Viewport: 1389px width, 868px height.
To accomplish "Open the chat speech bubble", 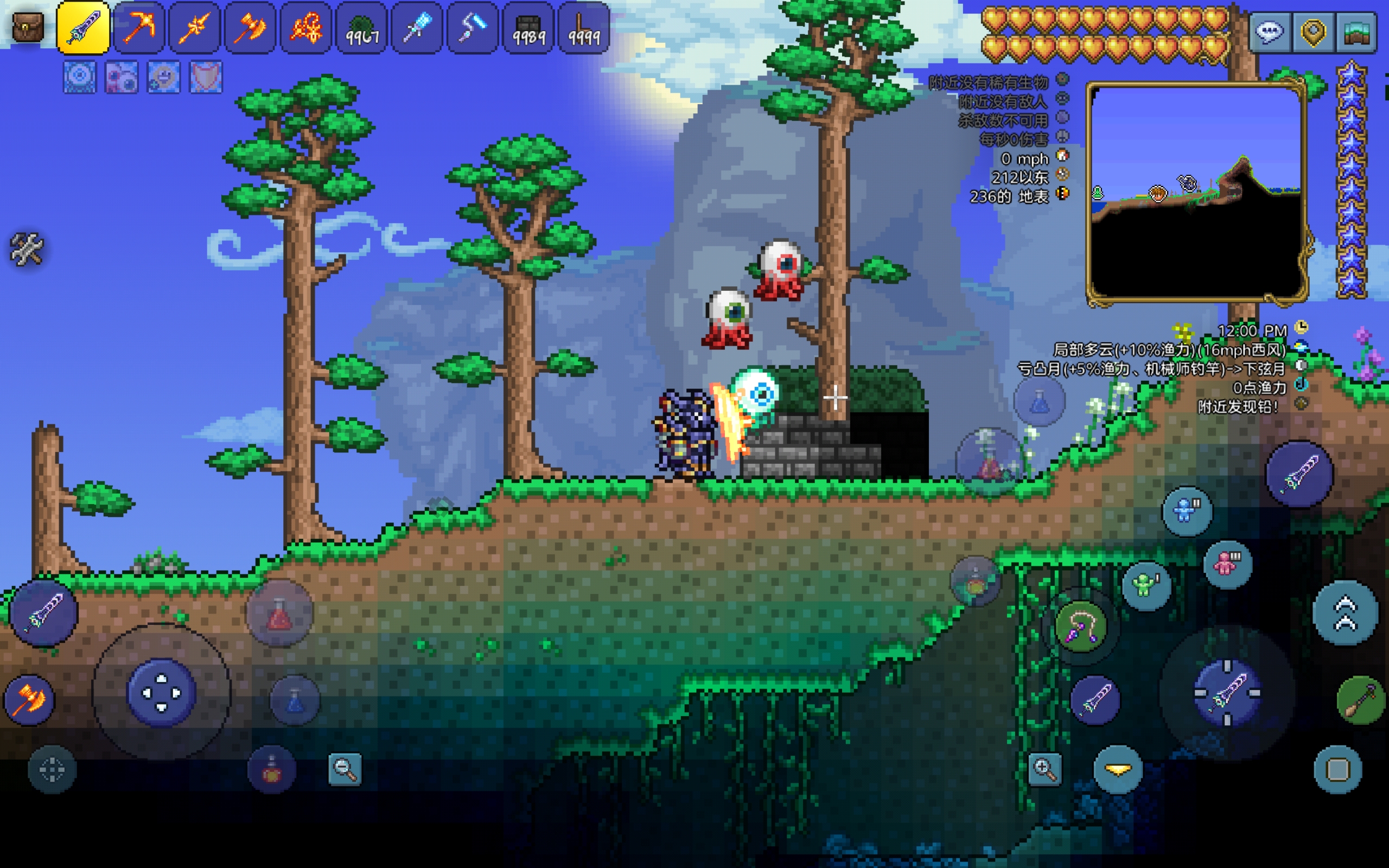I will [x=1270, y=32].
